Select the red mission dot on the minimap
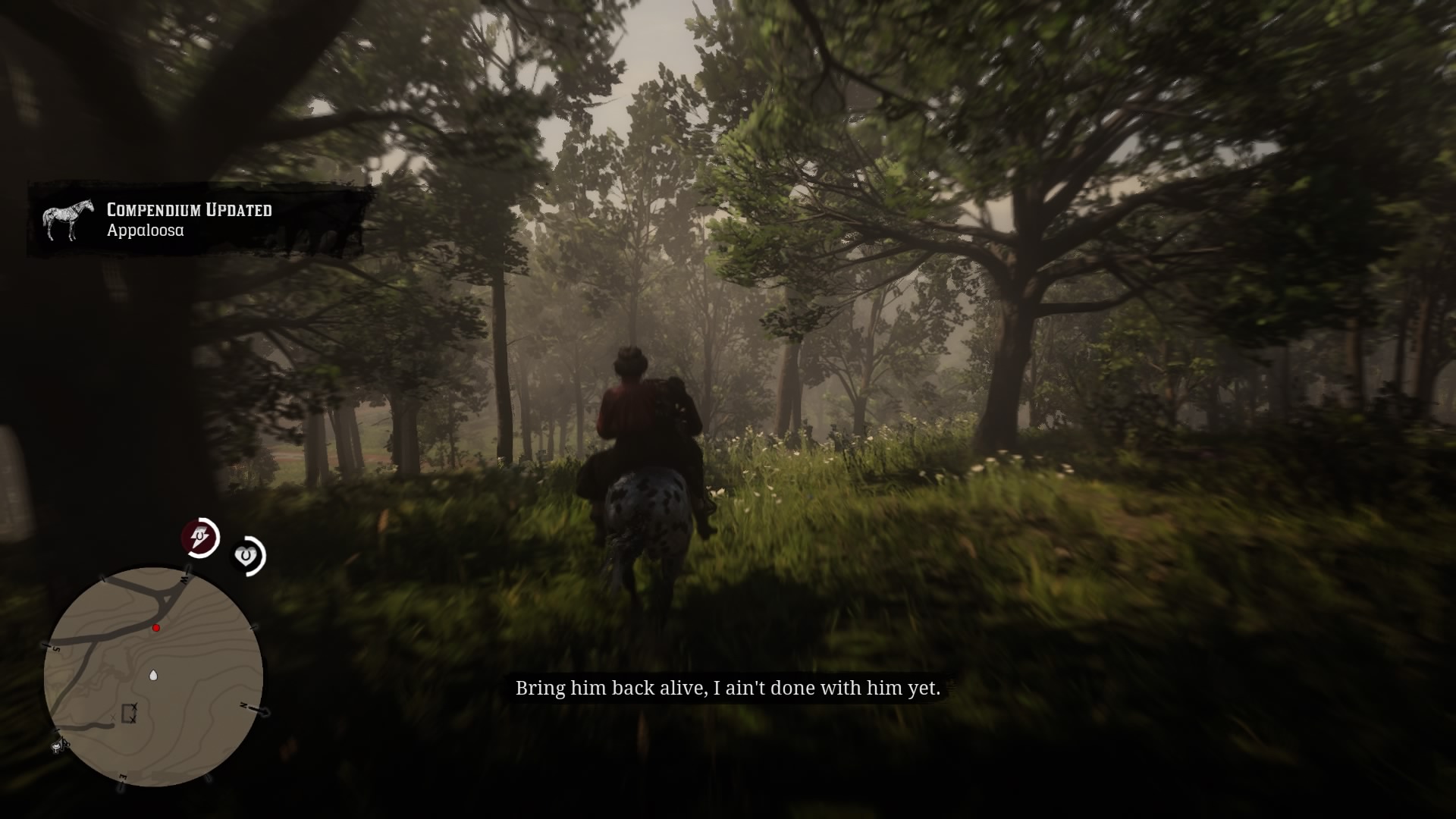Viewport: 1456px width, 819px height. (156, 627)
